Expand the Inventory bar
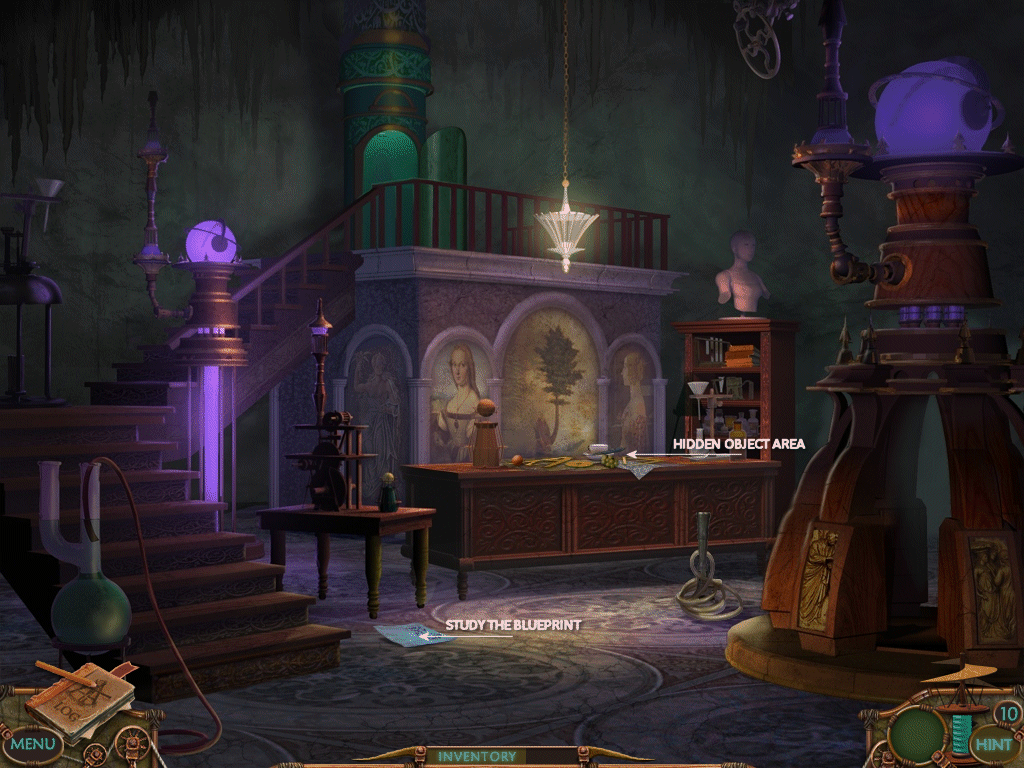 477,757
